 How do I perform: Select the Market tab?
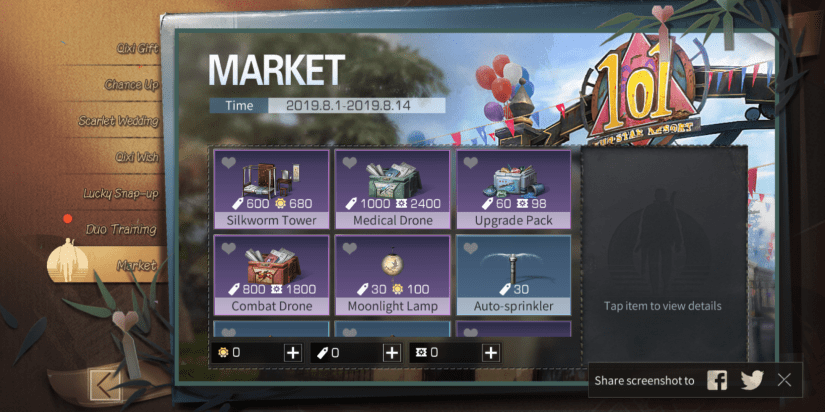(135, 265)
